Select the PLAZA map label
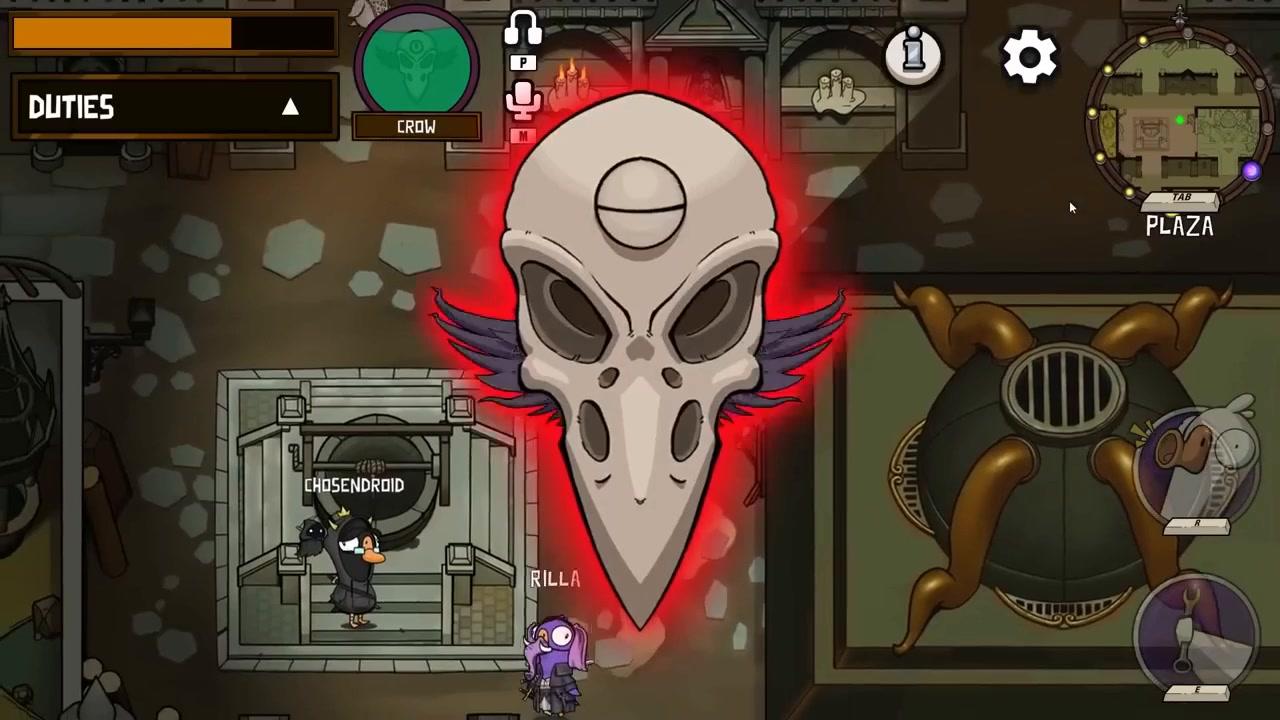Screen dimensions: 1280x720 pos(1178,227)
